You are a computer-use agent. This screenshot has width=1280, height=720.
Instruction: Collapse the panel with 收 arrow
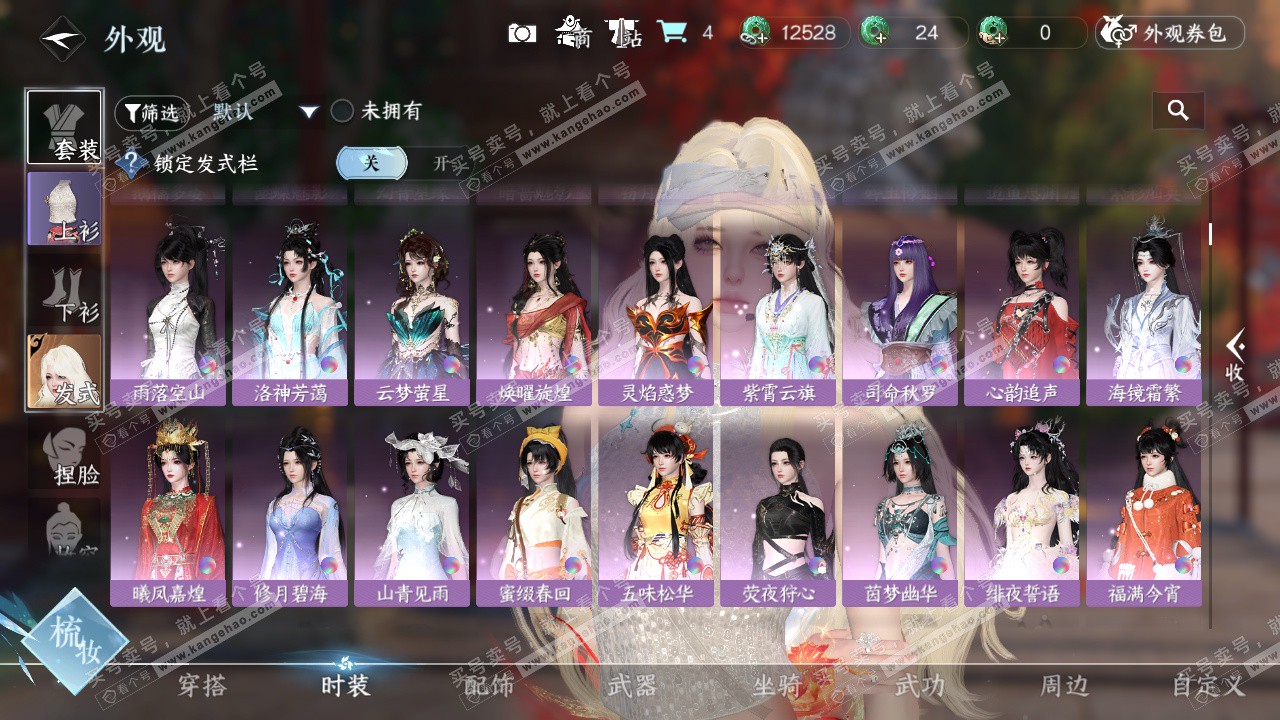coord(1236,355)
